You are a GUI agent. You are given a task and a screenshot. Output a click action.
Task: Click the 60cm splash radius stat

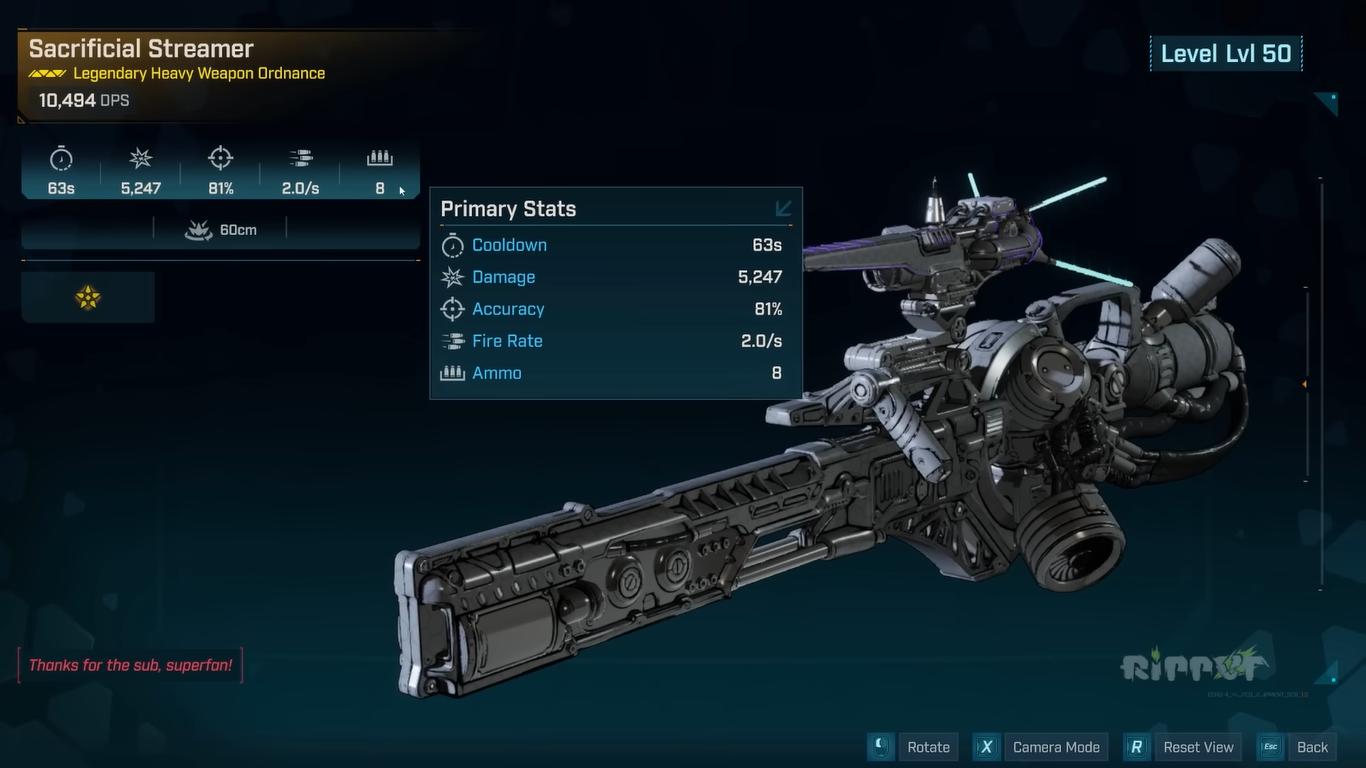(220, 230)
